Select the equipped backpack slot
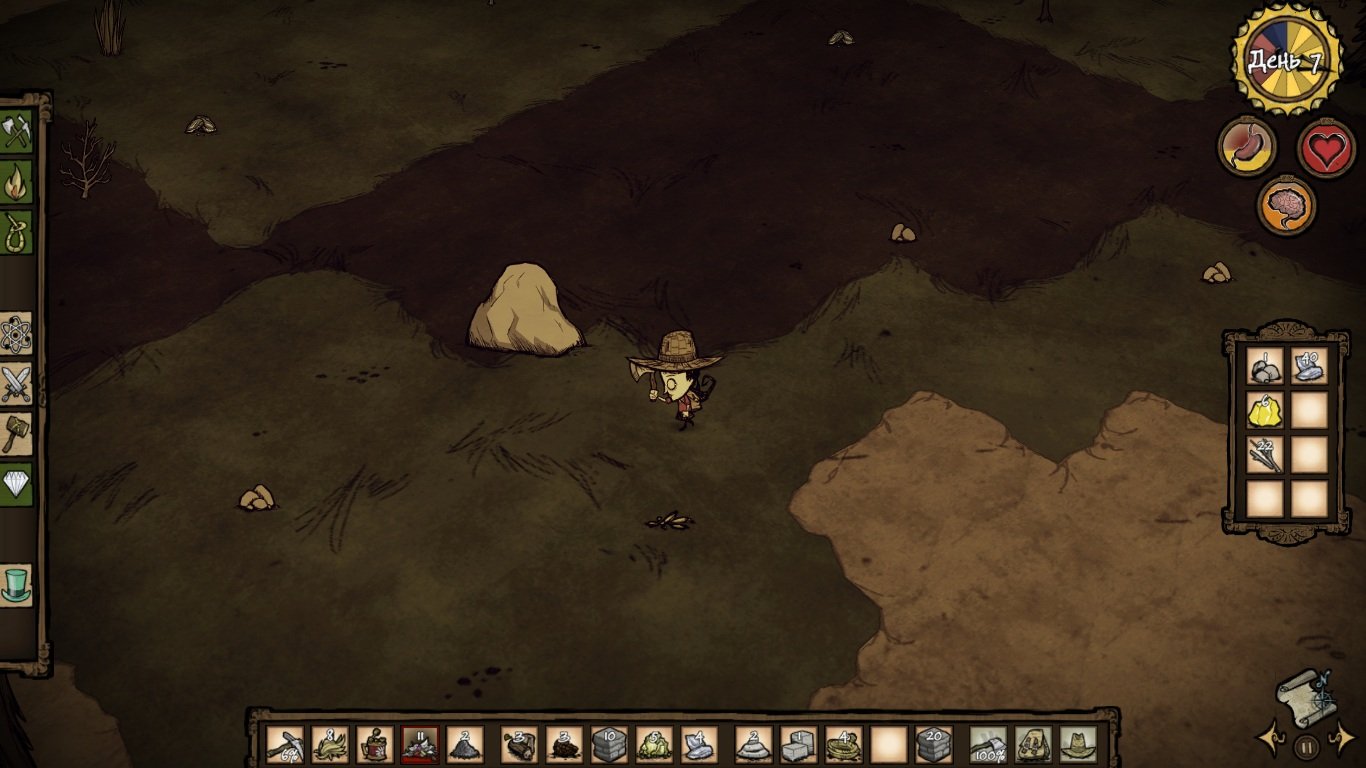This screenshot has width=1366, height=768. tap(1033, 744)
